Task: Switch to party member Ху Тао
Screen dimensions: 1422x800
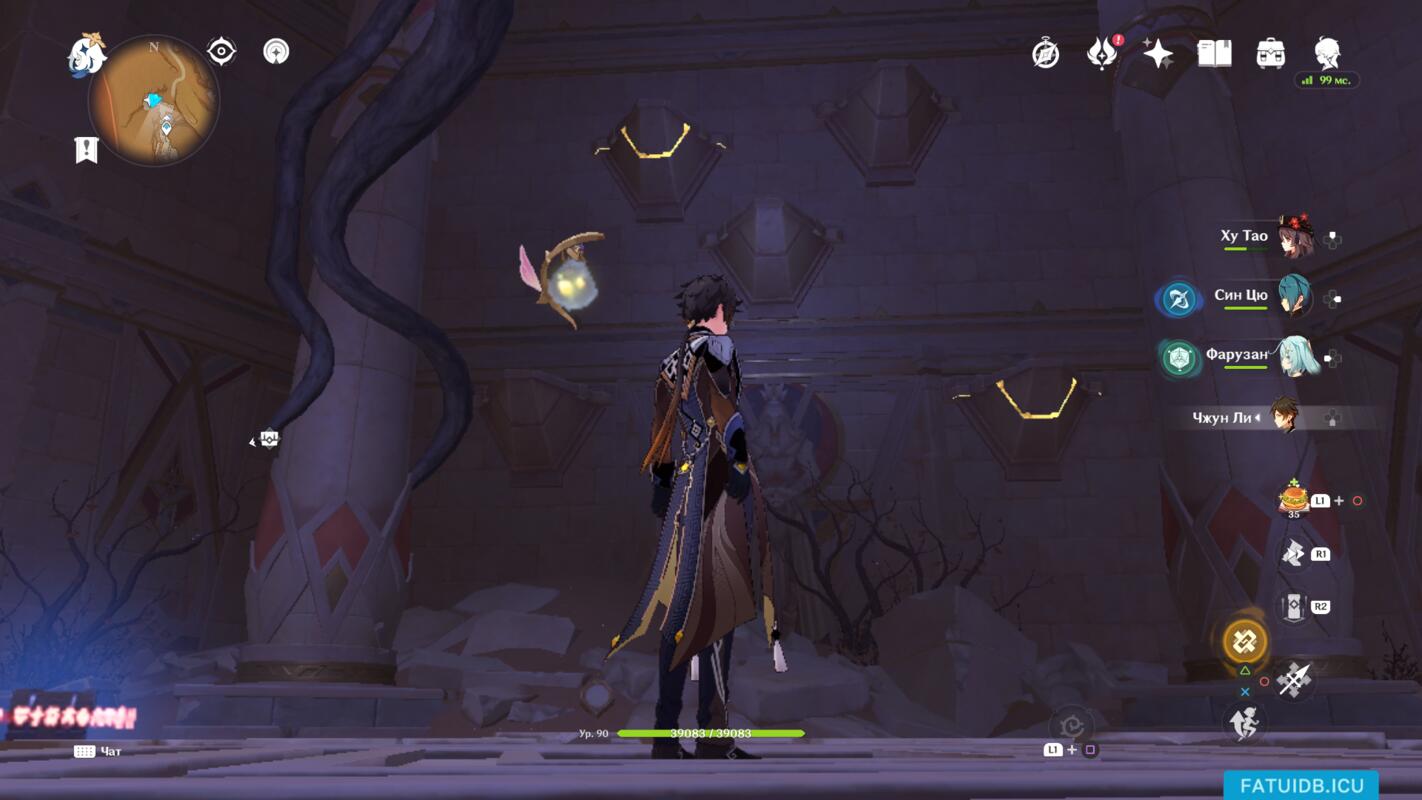Action: [1295, 238]
